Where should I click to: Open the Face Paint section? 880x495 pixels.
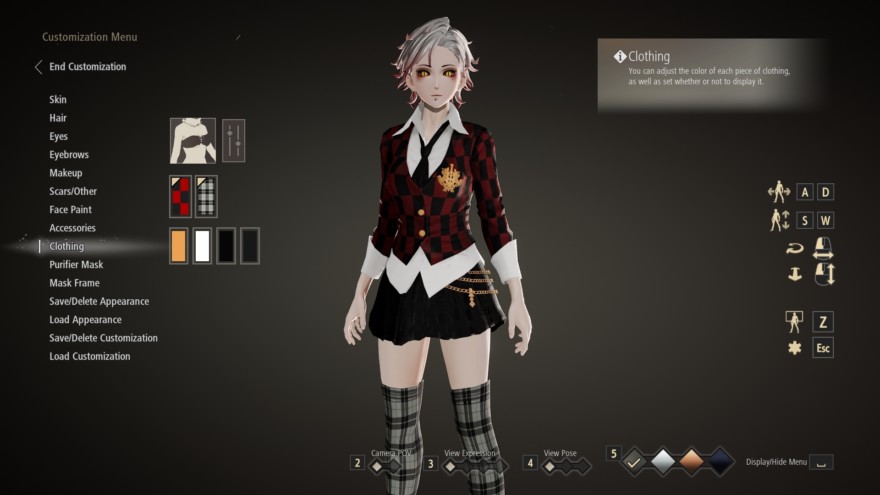point(71,210)
